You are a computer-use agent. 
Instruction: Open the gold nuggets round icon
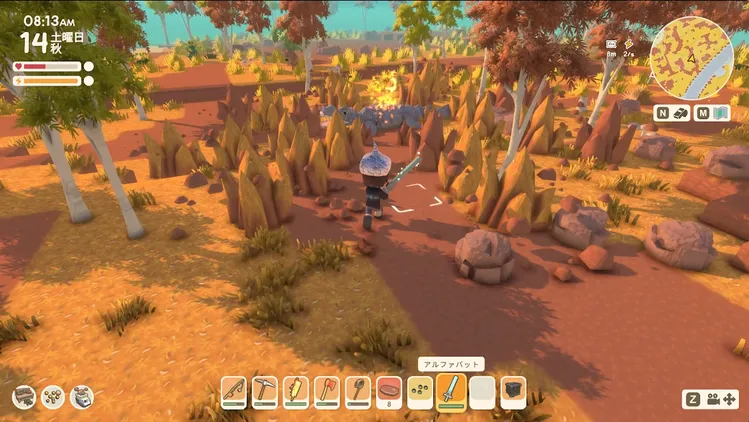pos(53,397)
